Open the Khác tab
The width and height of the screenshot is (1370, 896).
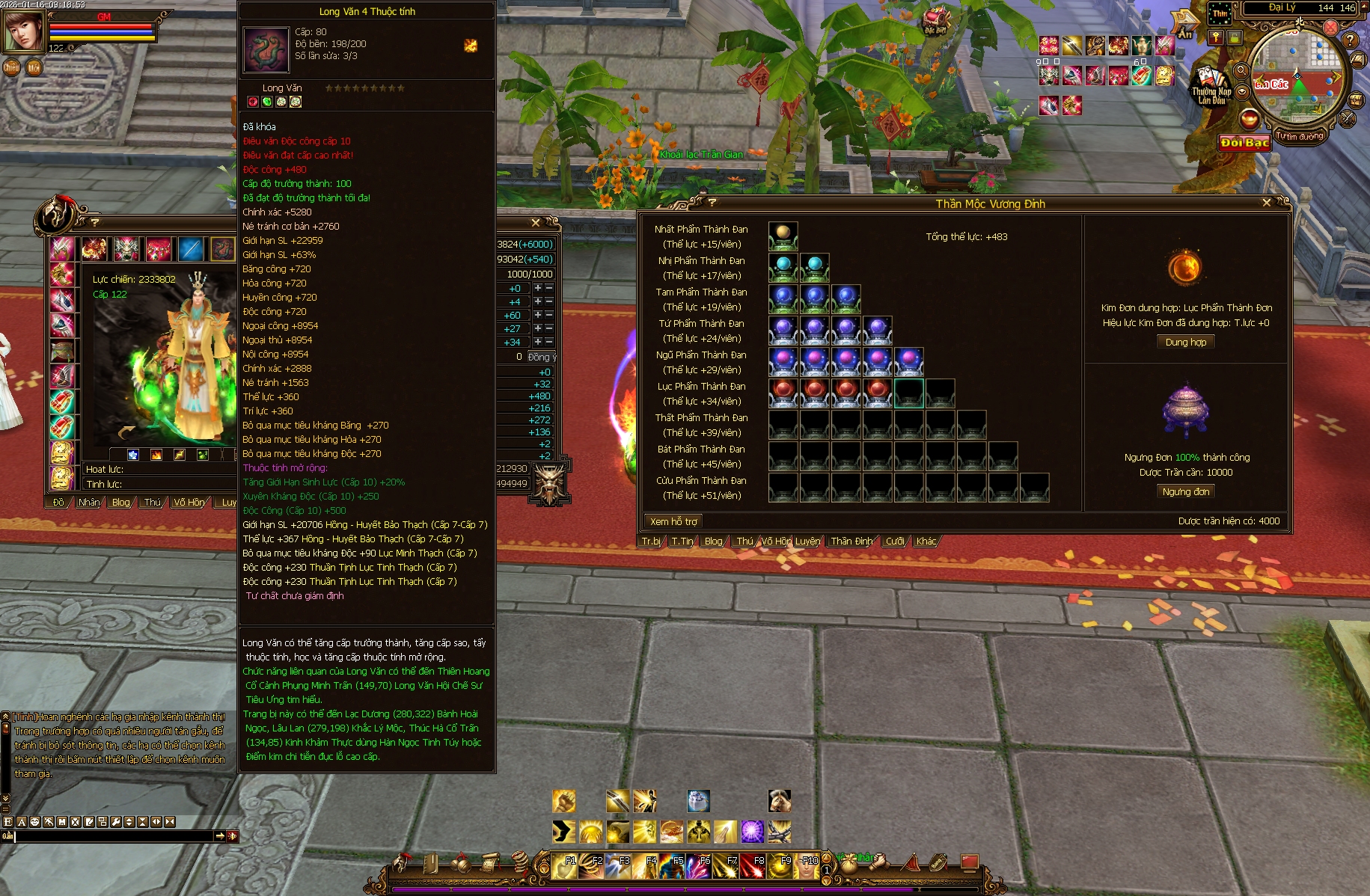click(x=926, y=541)
